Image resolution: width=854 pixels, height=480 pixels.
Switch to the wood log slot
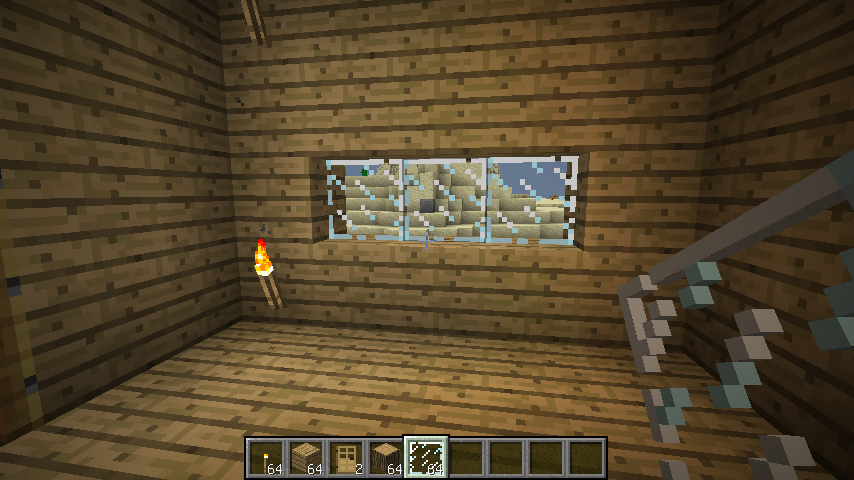[386, 457]
